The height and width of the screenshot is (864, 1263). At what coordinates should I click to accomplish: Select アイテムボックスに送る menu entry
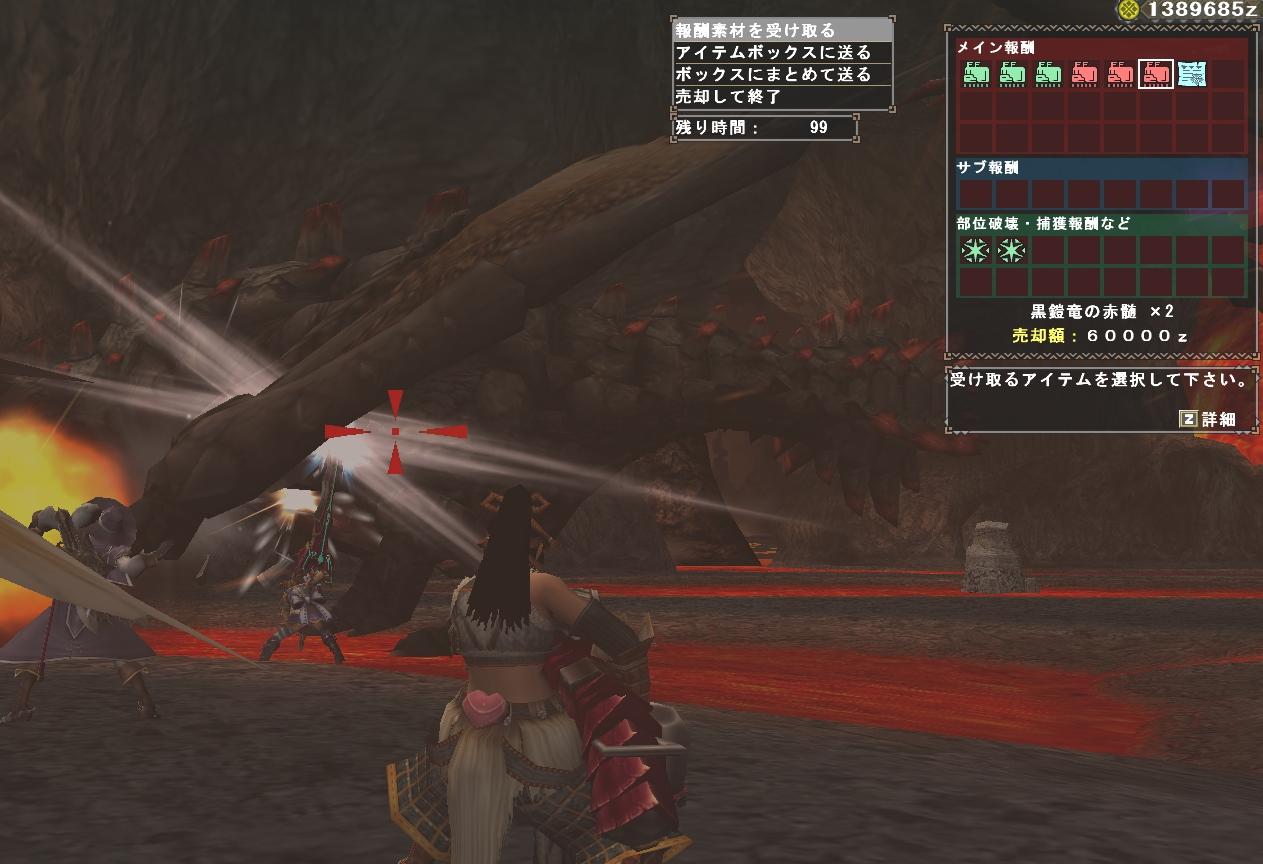(x=773, y=53)
